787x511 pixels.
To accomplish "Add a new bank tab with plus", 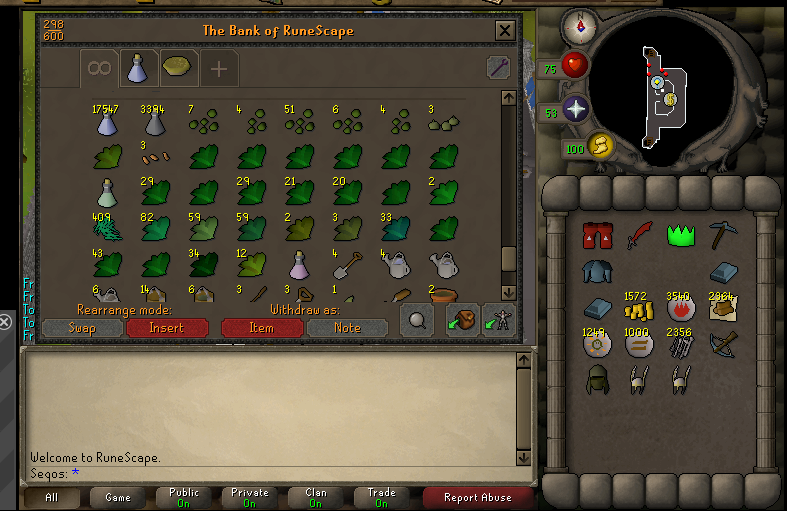I will [219, 68].
